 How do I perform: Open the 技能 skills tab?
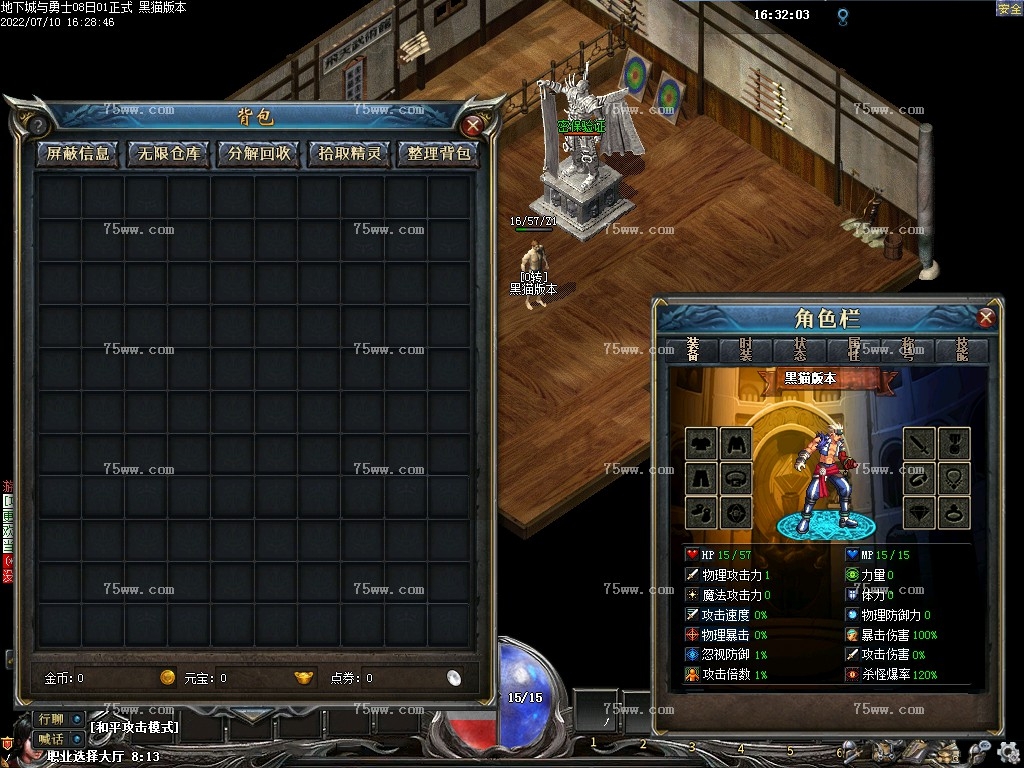tap(962, 349)
